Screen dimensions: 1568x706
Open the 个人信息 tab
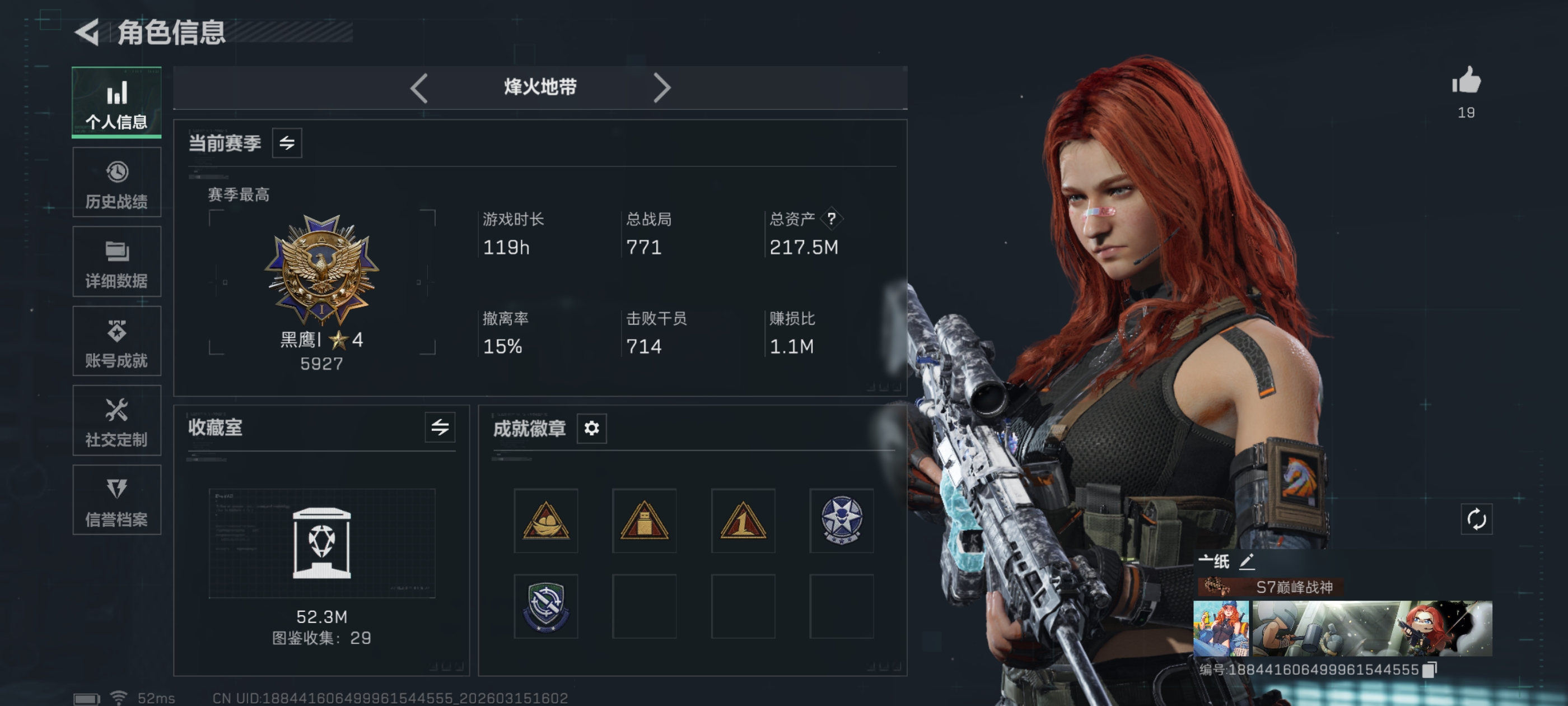click(x=116, y=103)
